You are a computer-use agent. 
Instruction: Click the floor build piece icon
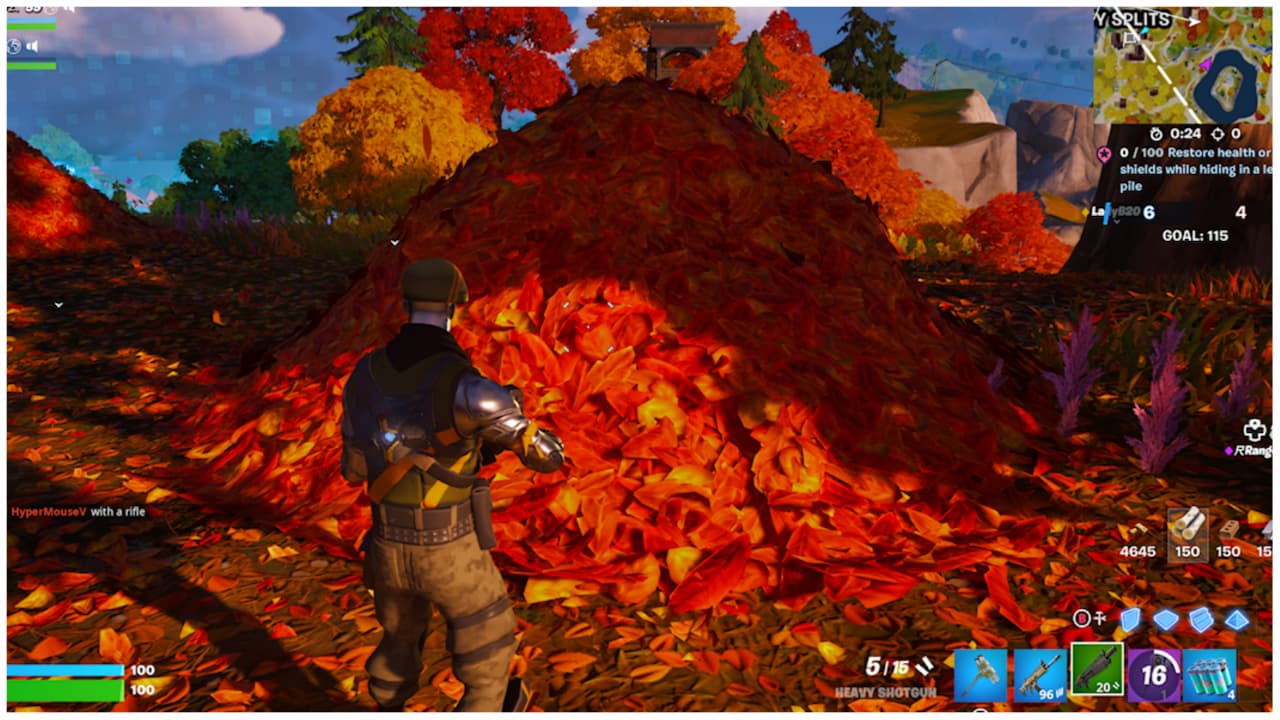pos(1168,620)
